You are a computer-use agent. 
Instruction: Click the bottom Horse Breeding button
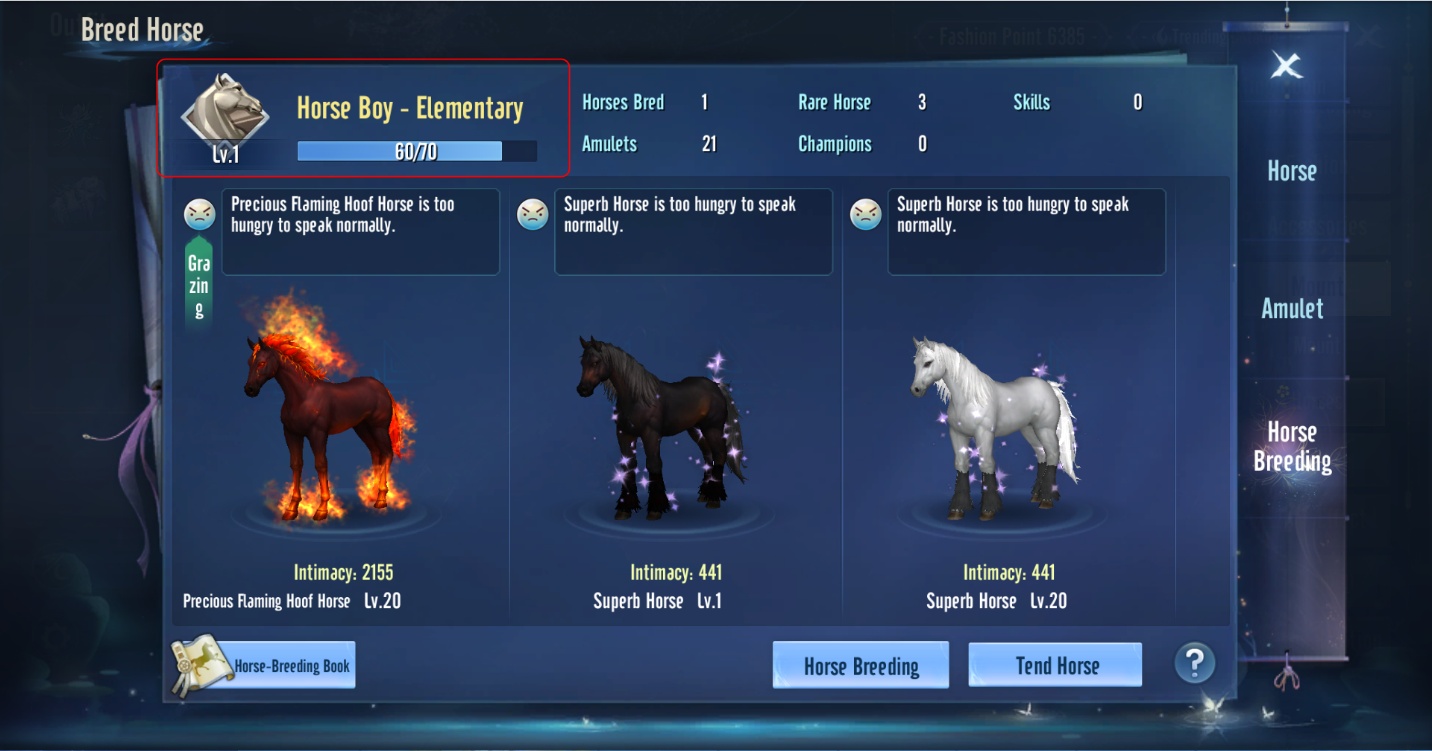[860, 666]
